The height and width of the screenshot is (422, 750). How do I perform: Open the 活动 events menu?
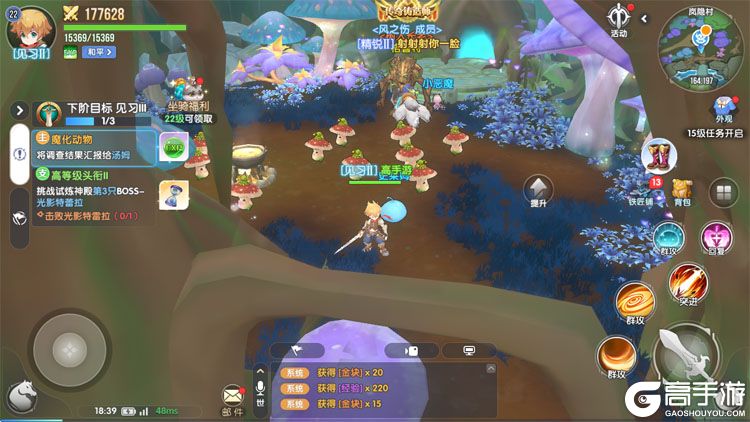tap(618, 18)
